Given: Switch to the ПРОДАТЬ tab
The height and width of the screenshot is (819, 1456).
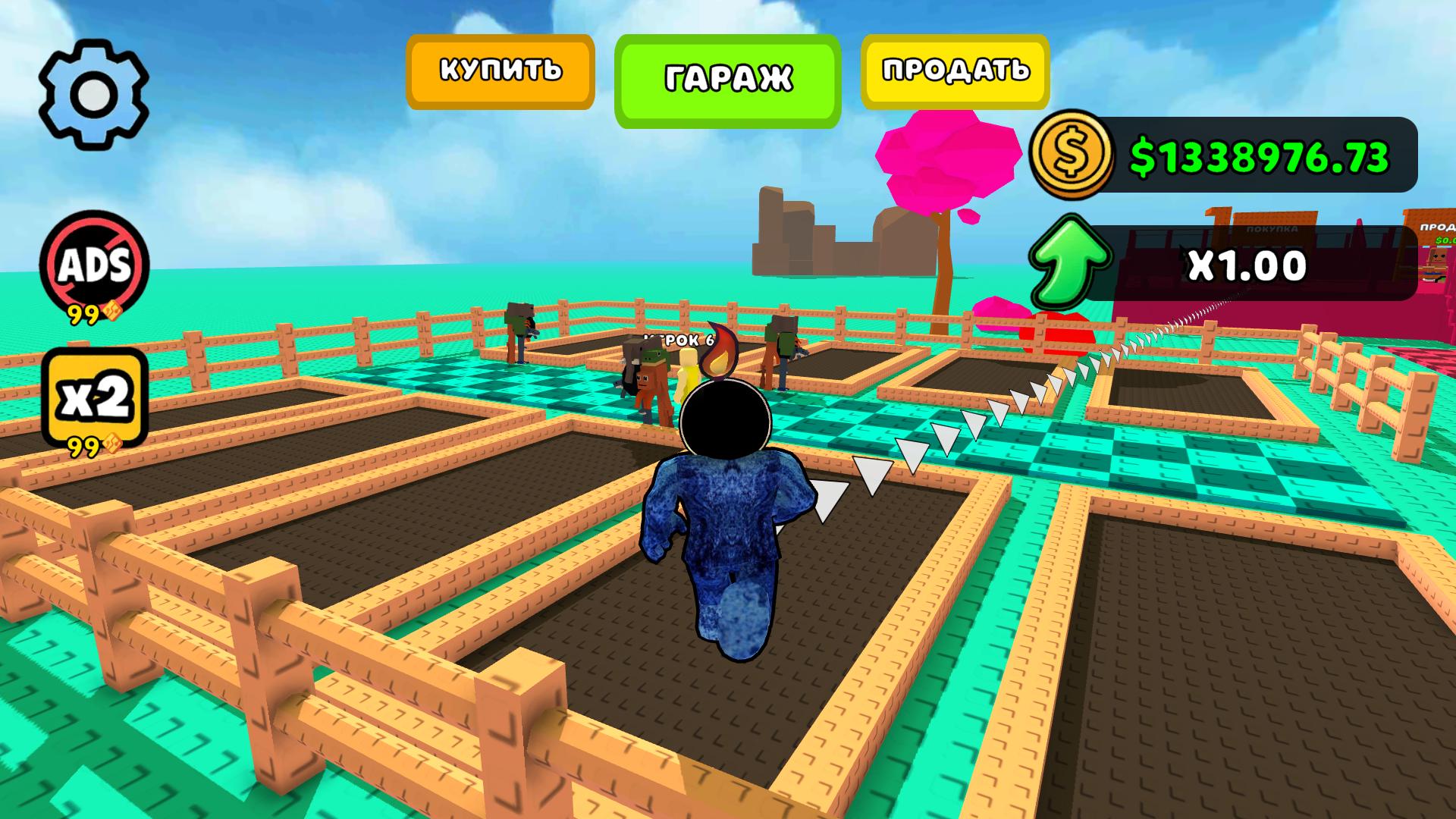Looking at the screenshot, I should tap(954, 72).
